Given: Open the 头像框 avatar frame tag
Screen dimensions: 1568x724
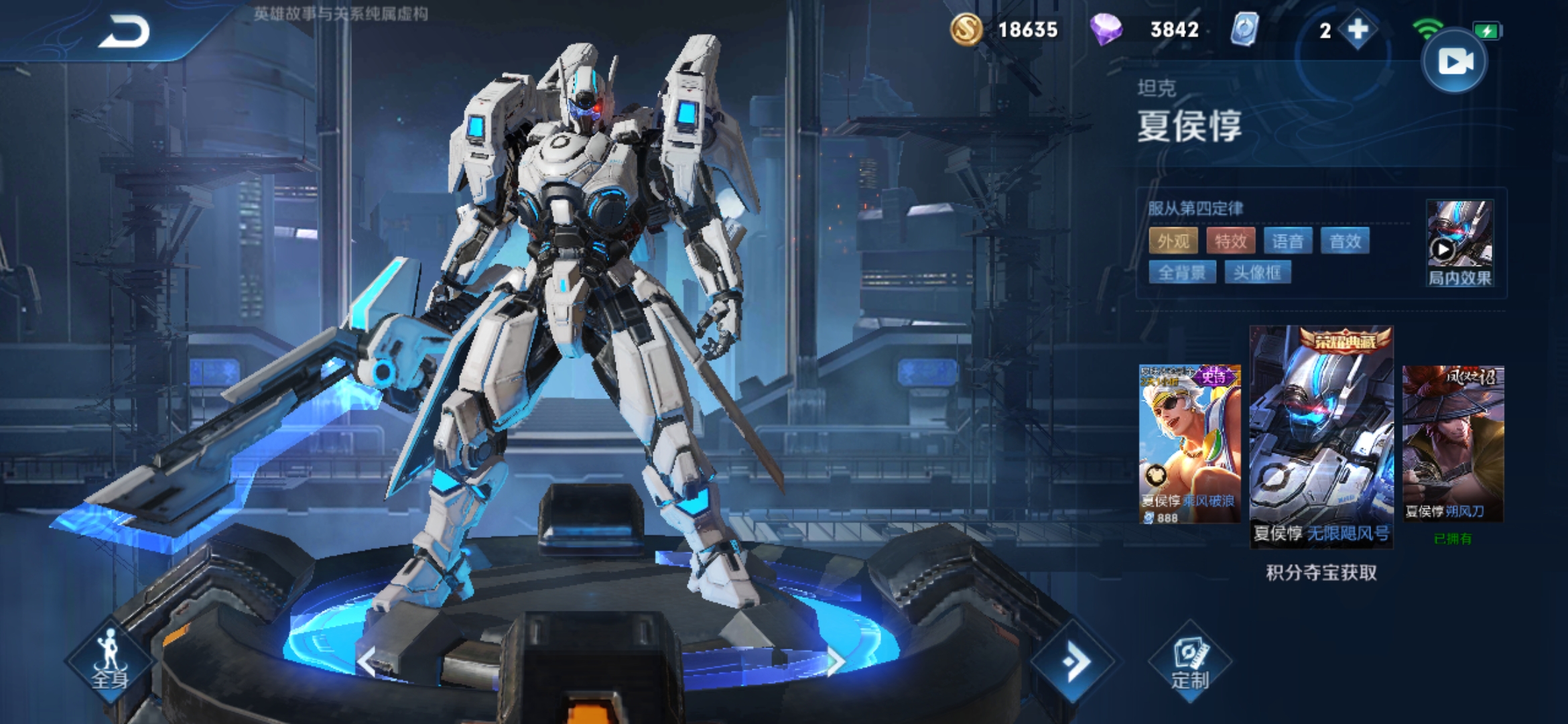Looking at the screenshot, I should click(x=1258, y=272).
